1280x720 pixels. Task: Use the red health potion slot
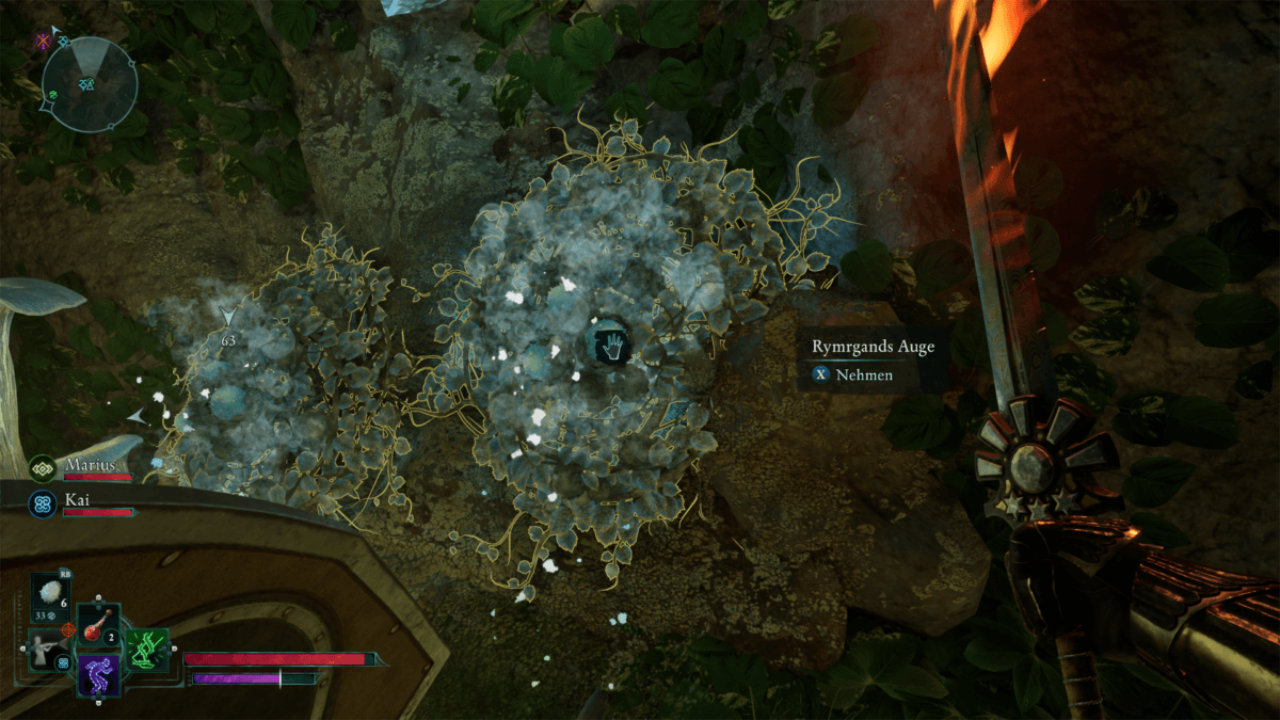click(100, 626)
